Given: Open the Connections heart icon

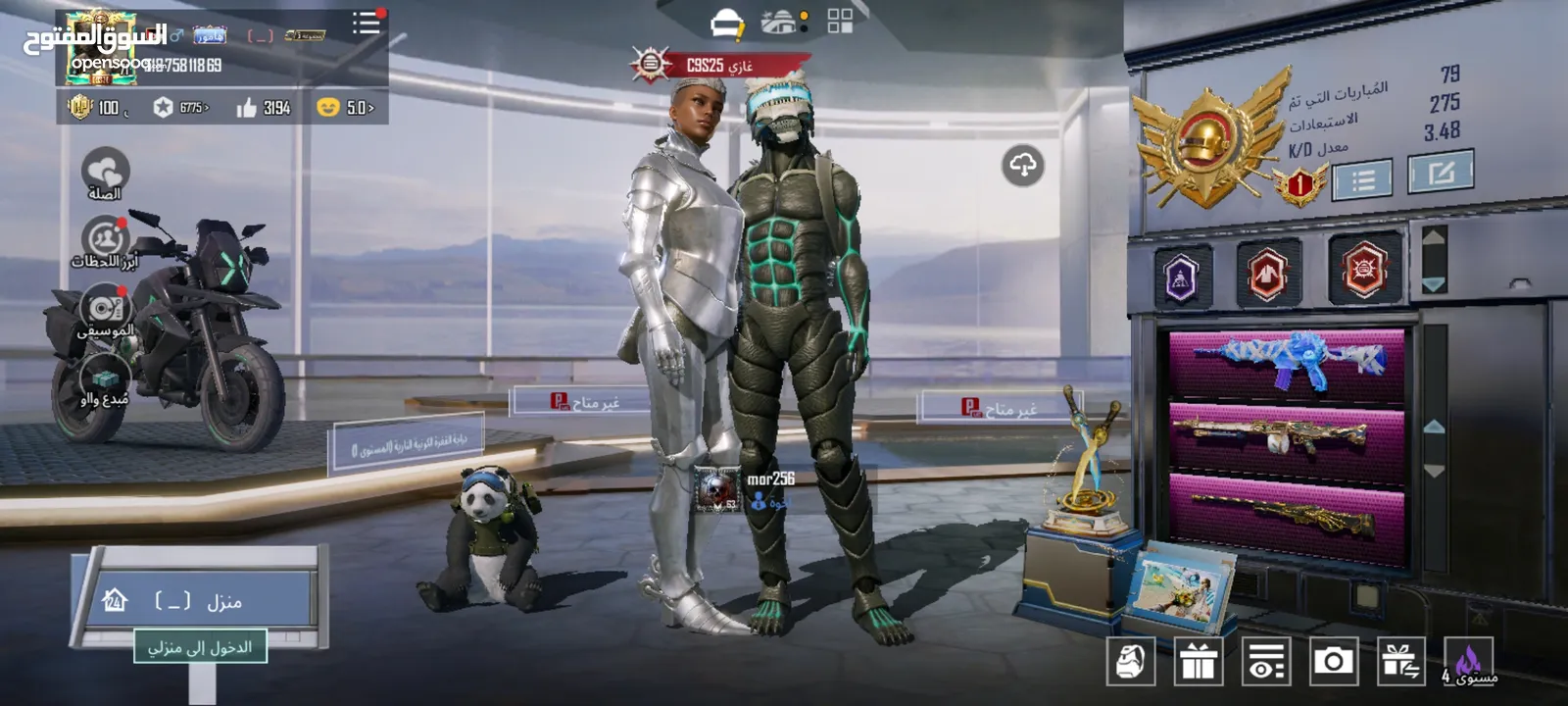Looking at the screenshot, I should tap(105, 174).
